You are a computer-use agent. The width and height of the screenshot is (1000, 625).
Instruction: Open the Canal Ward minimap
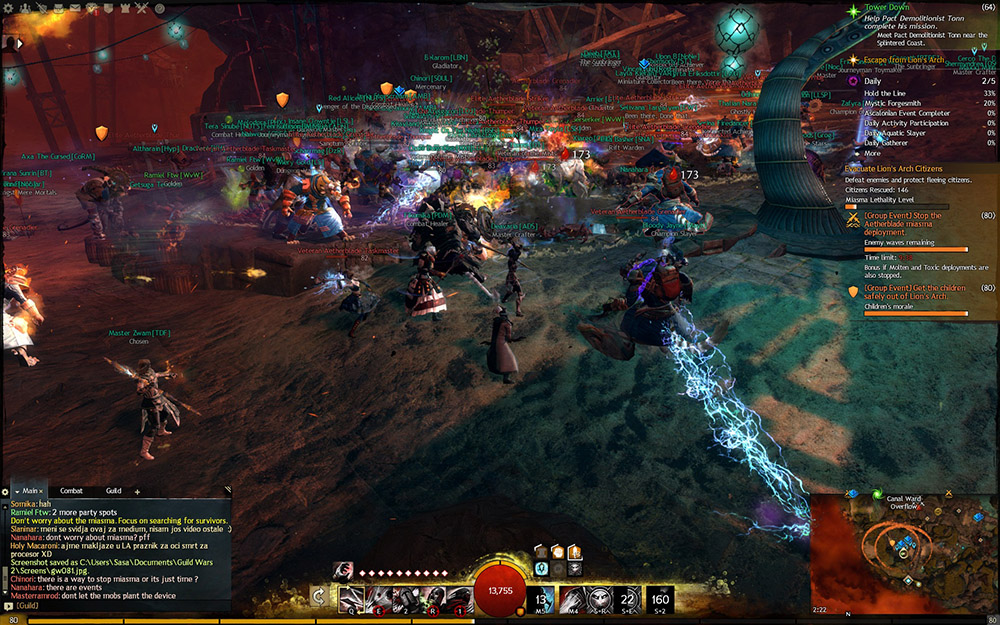pyautogui.click(x=903, y=555)
